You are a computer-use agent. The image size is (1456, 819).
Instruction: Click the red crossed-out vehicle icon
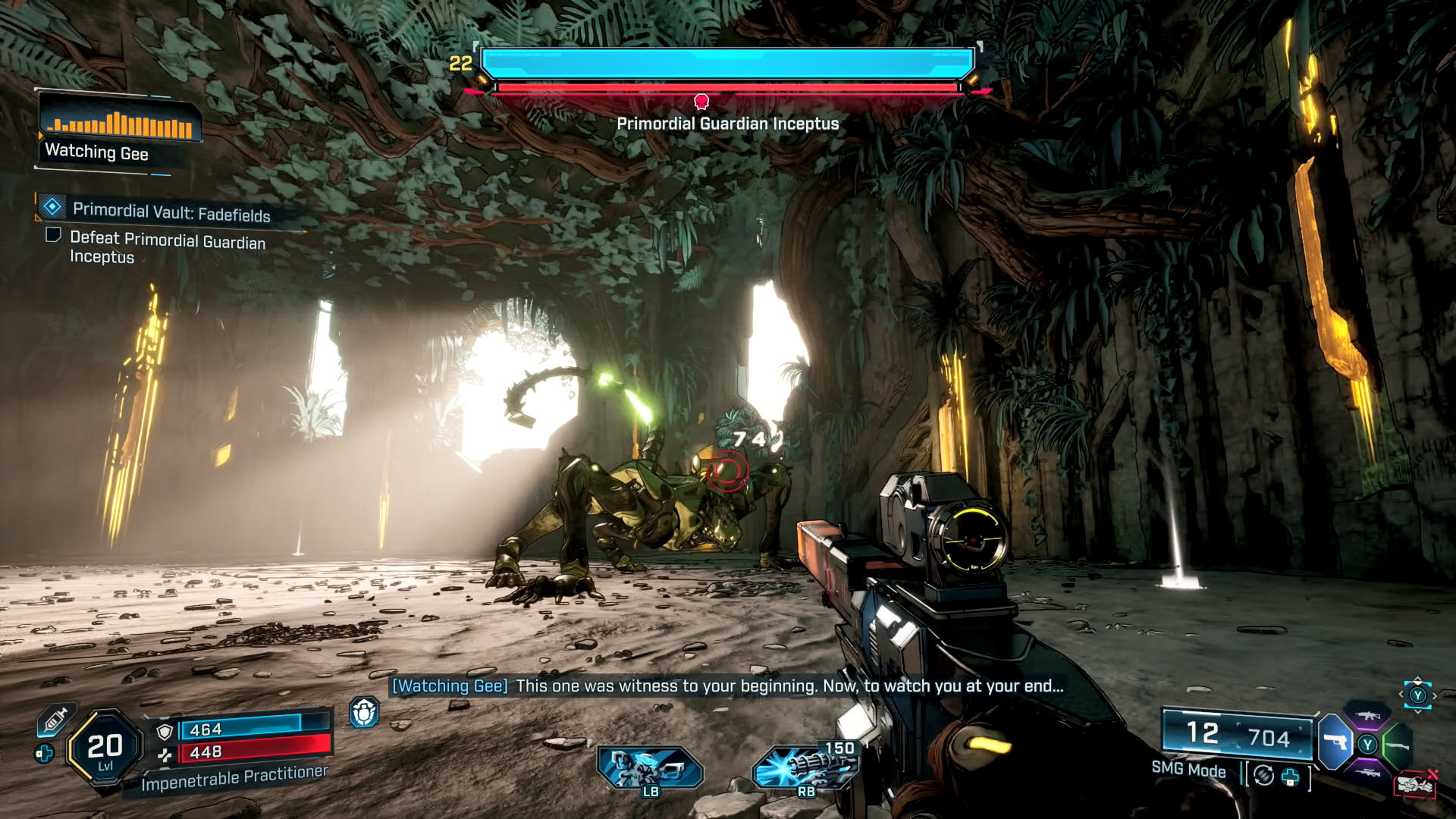click(x=1415, y=784)
